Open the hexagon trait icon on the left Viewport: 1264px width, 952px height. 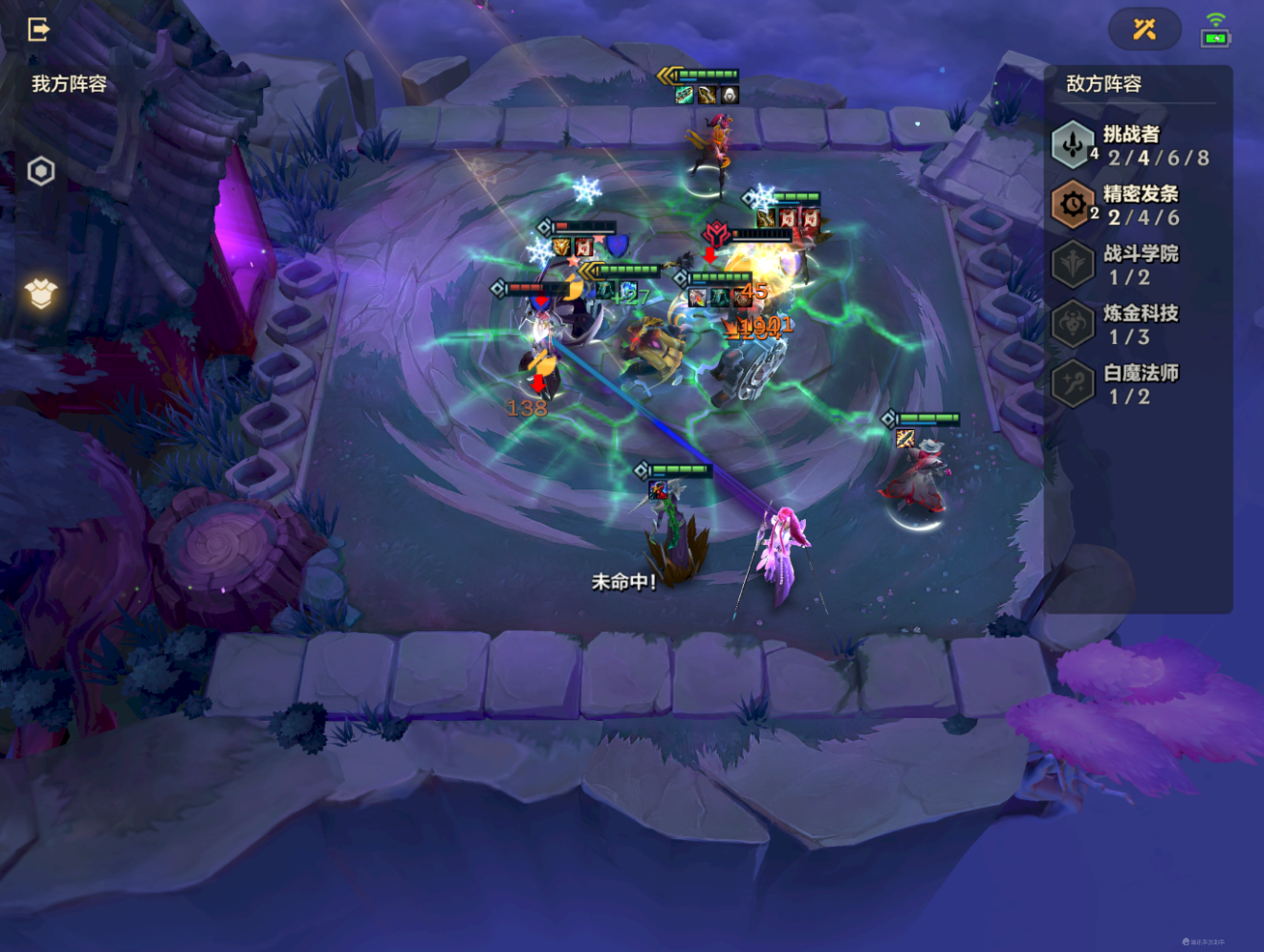pos(41,171)
